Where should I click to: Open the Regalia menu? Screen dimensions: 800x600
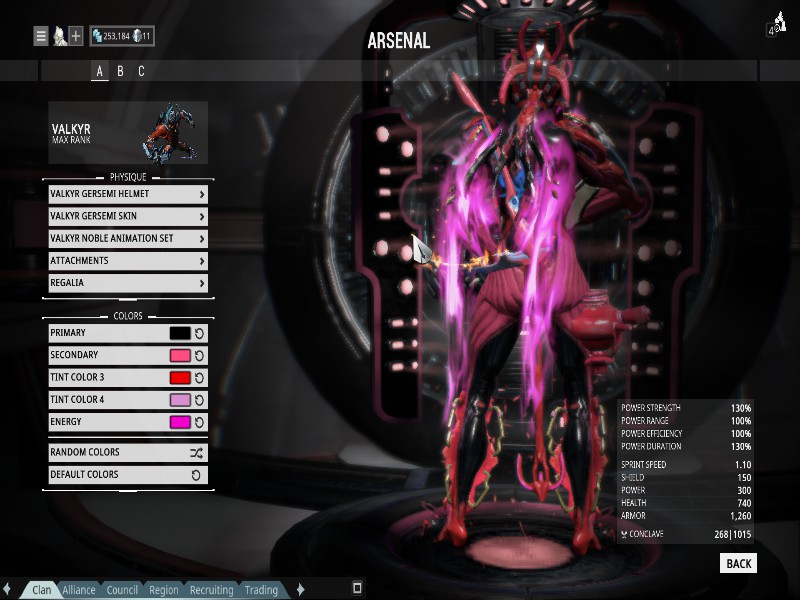127,283
